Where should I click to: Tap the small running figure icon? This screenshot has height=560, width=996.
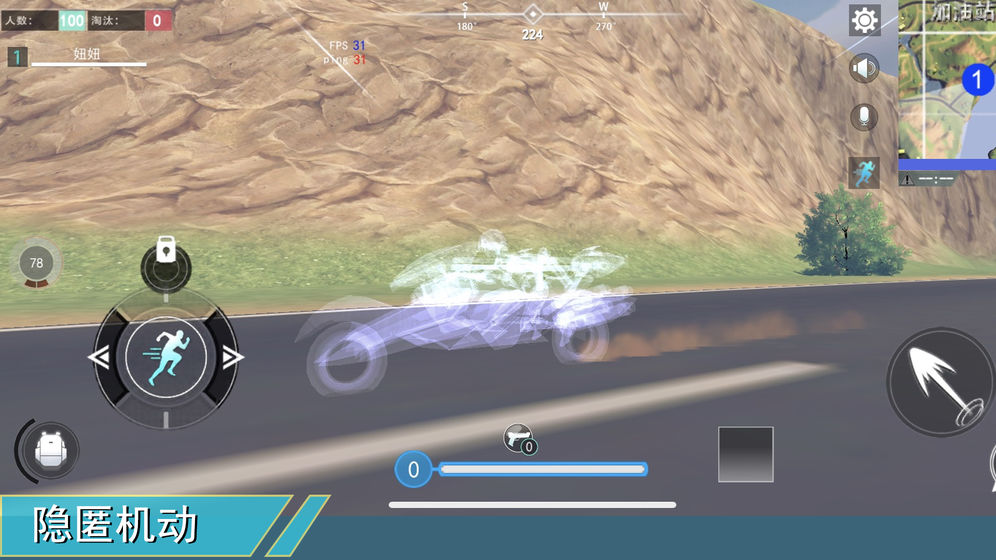pos(864,172)
